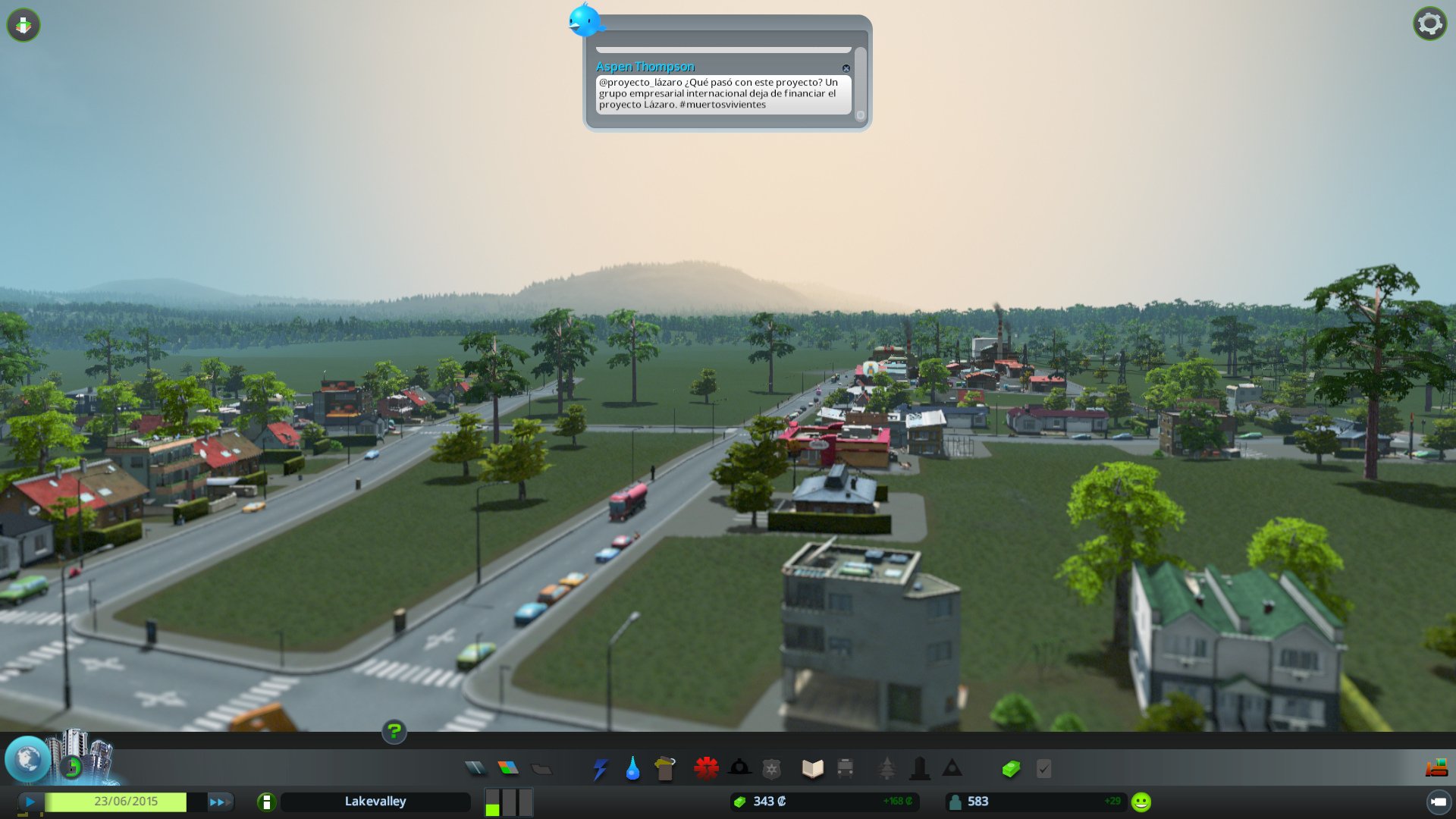Open the Healthcare services menu
Viewport: 1456px width, 819px height.
coord(705,768)
